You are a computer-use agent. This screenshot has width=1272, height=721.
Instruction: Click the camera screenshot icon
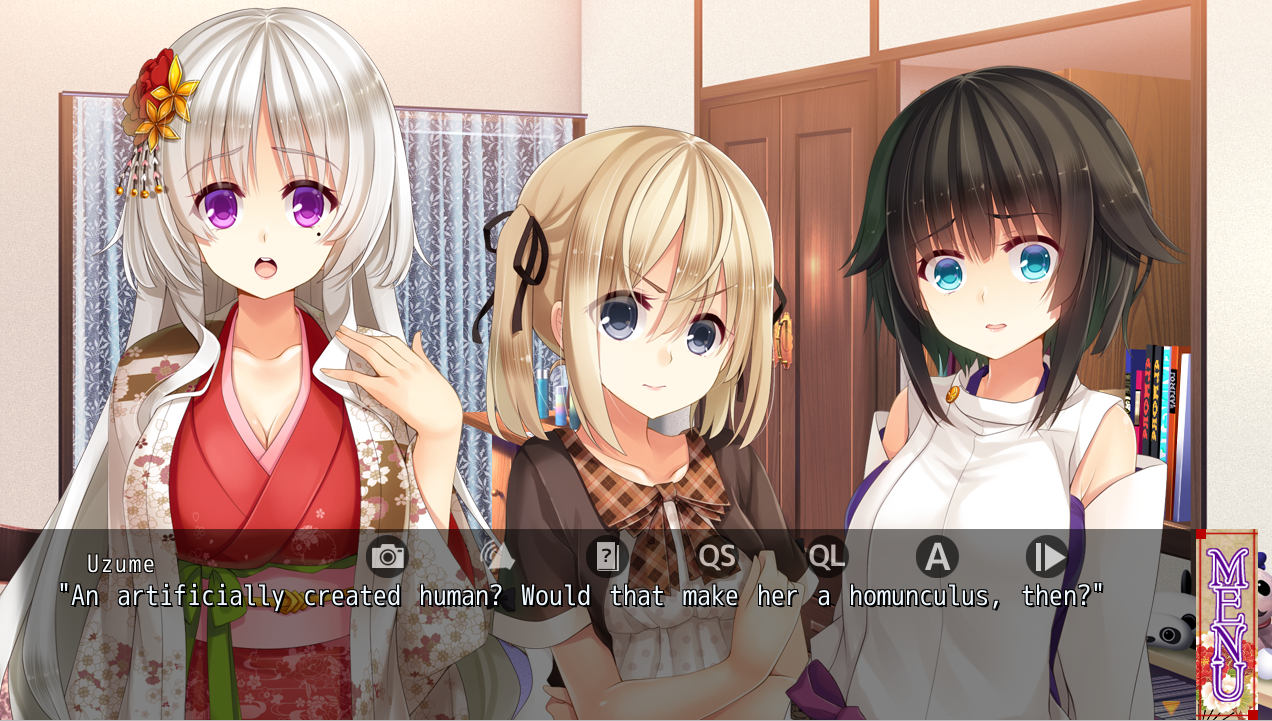pyautogui.click(x=388, y=556)
